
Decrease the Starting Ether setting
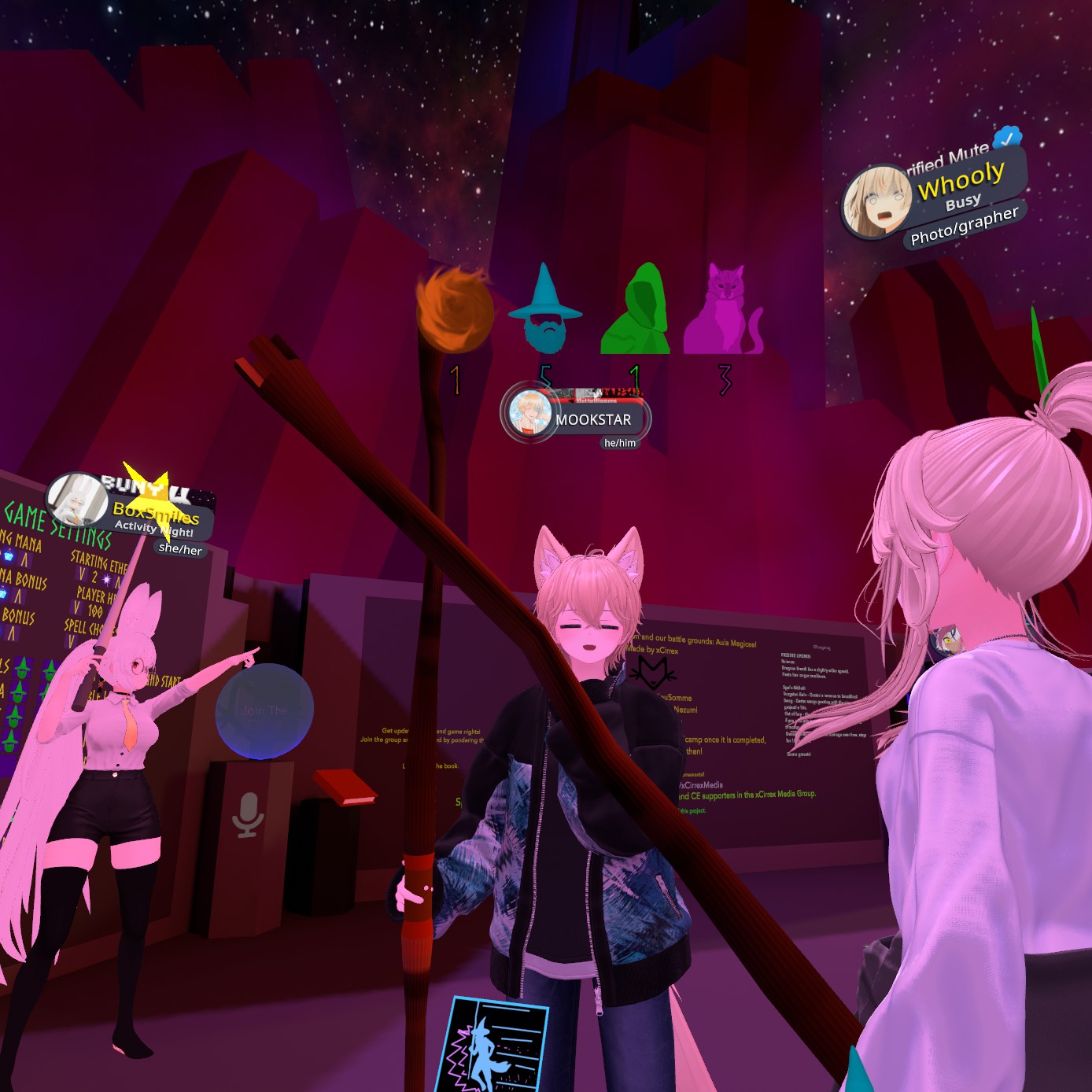pos(82,575)
